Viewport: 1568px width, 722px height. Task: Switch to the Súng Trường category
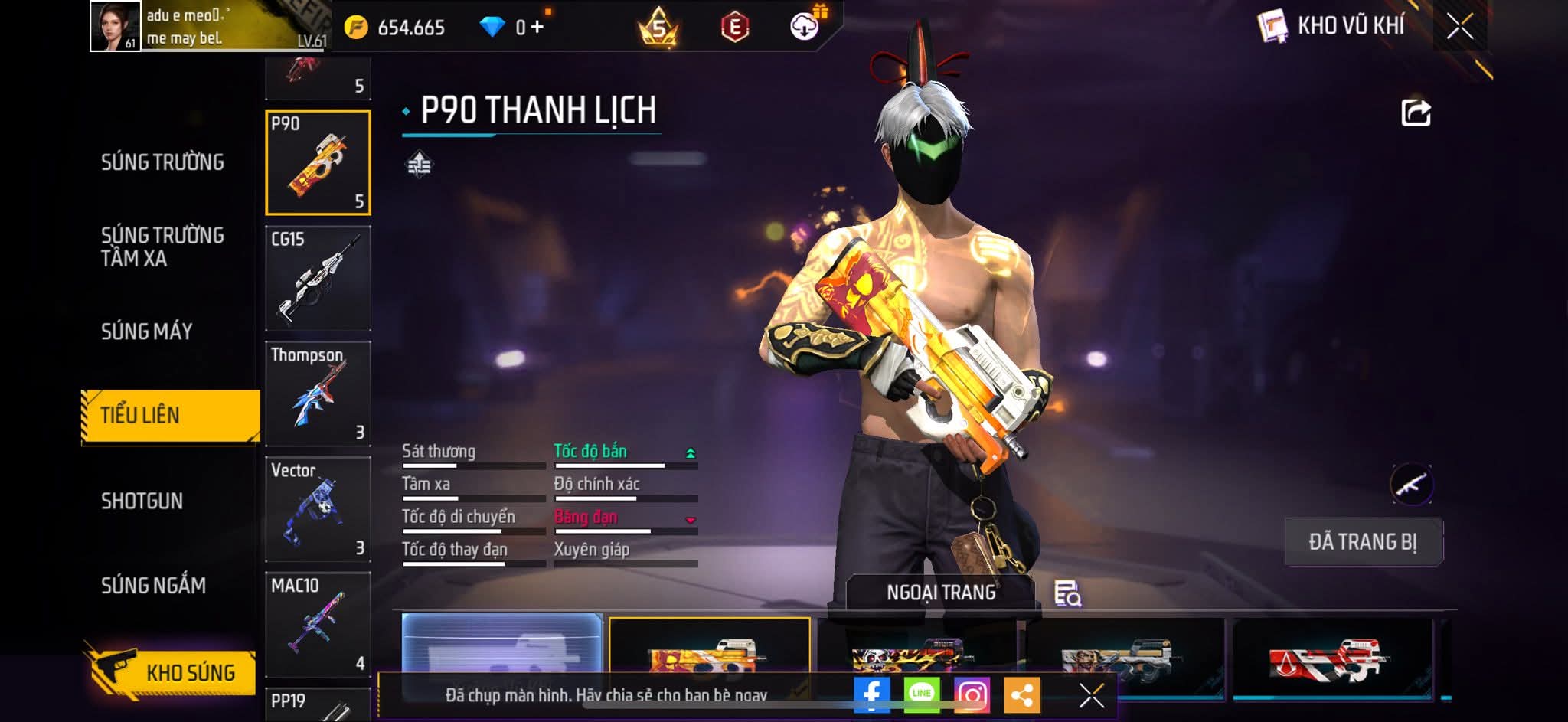(x=162, y=162)
